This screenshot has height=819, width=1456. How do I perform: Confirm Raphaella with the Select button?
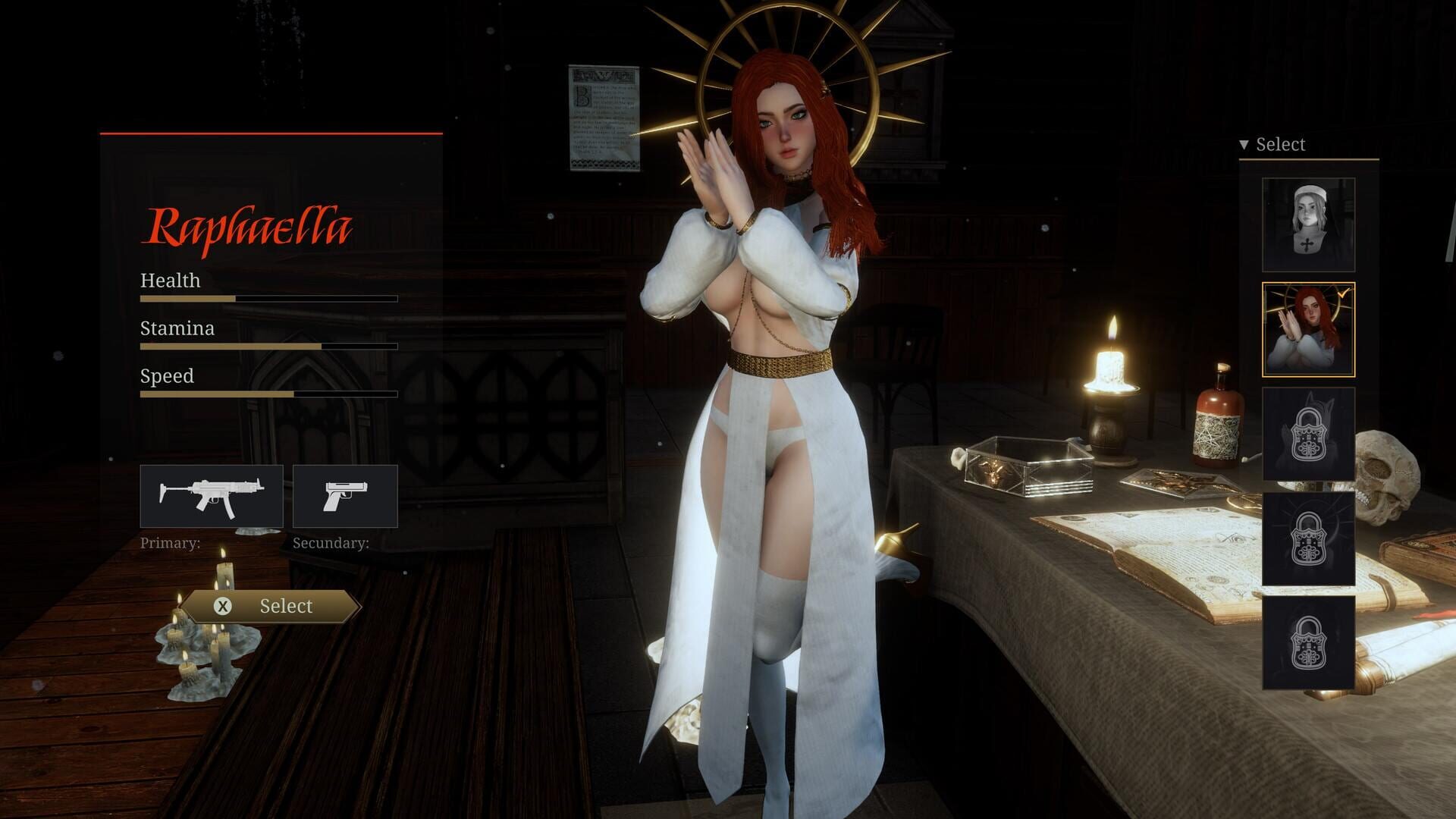(271, 606)
